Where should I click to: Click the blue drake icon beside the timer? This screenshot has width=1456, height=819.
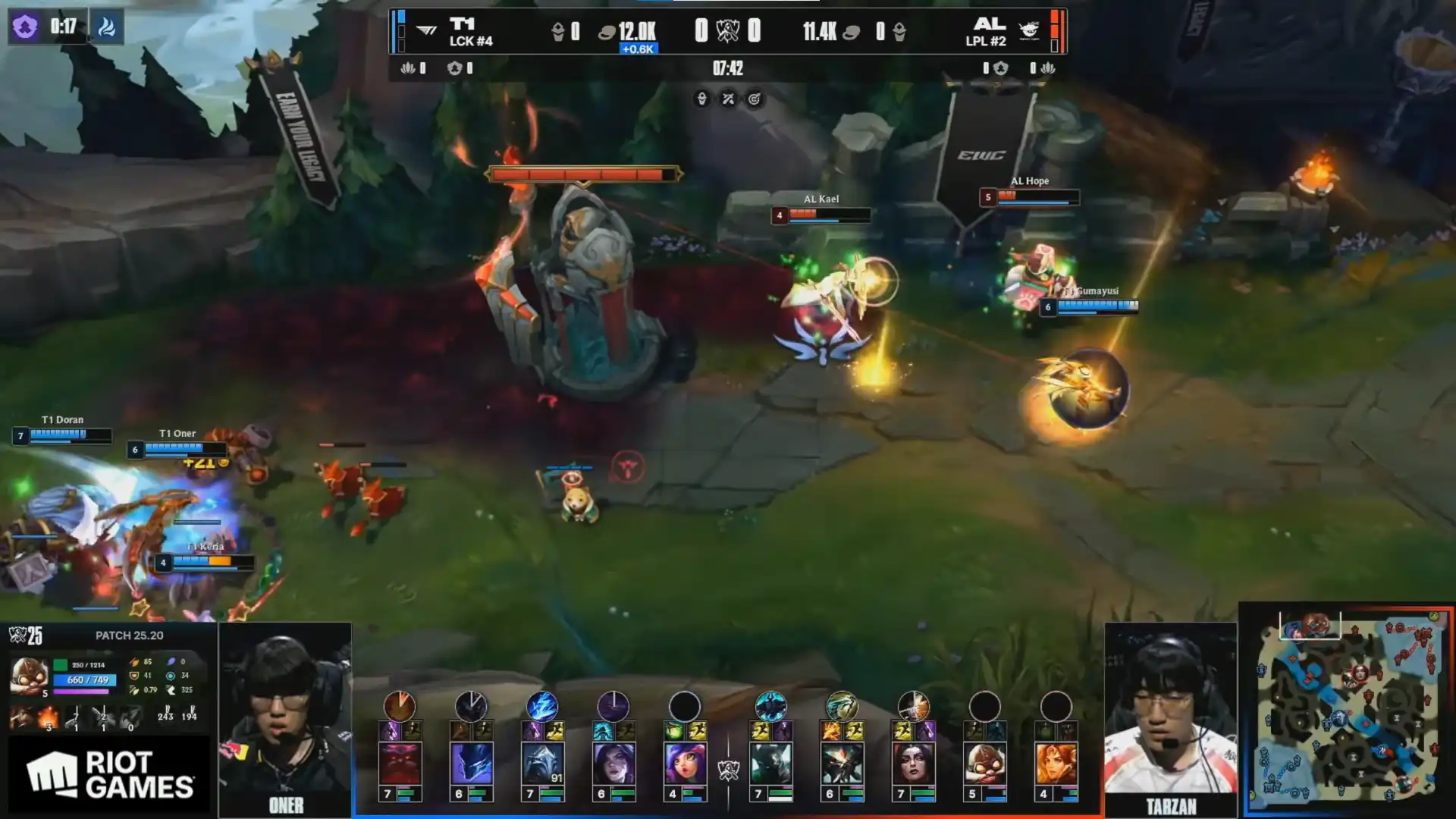click(x=107, y=27)
